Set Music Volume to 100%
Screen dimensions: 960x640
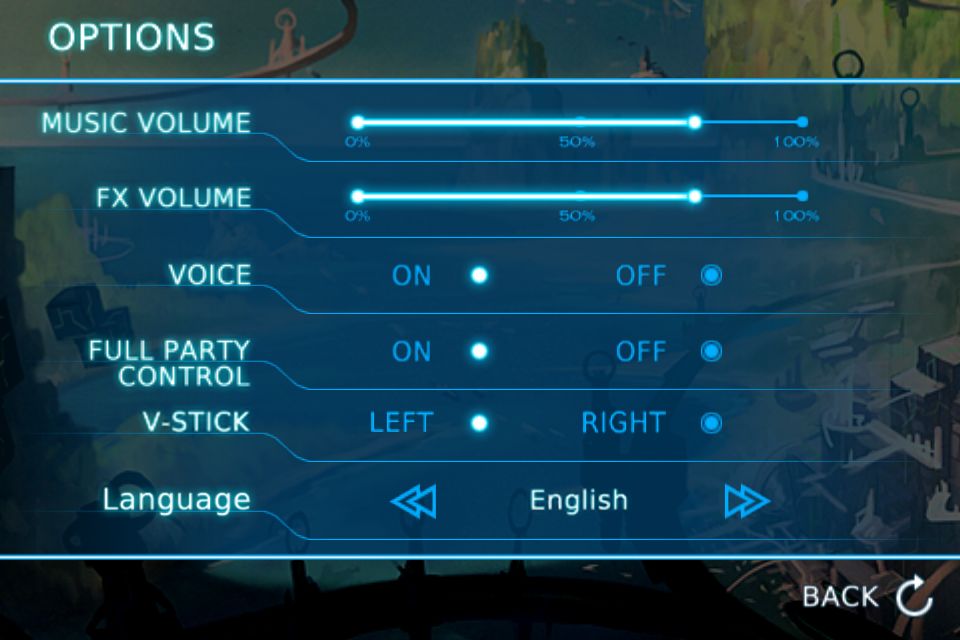click(x=802, y=122)
